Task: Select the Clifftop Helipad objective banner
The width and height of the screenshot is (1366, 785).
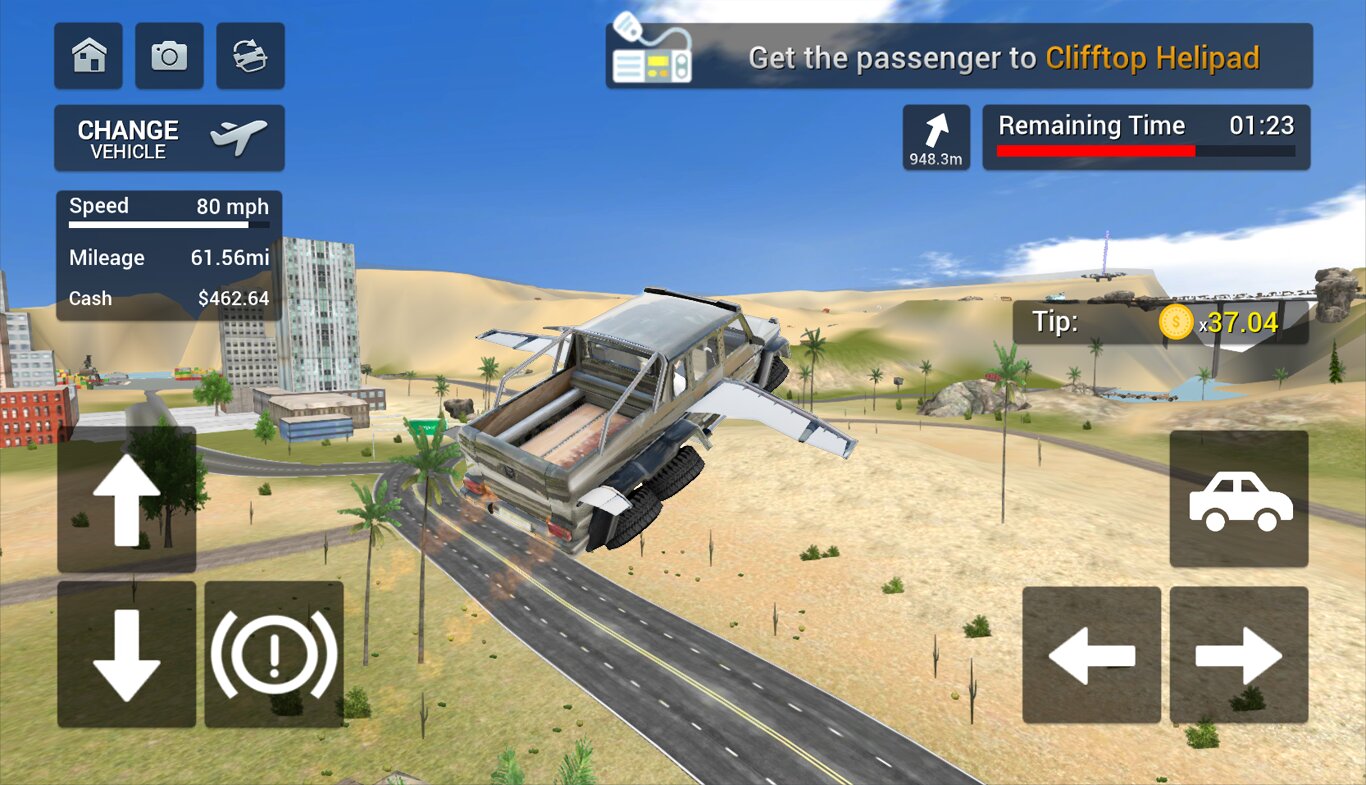Action: click(x=958, y=57)
